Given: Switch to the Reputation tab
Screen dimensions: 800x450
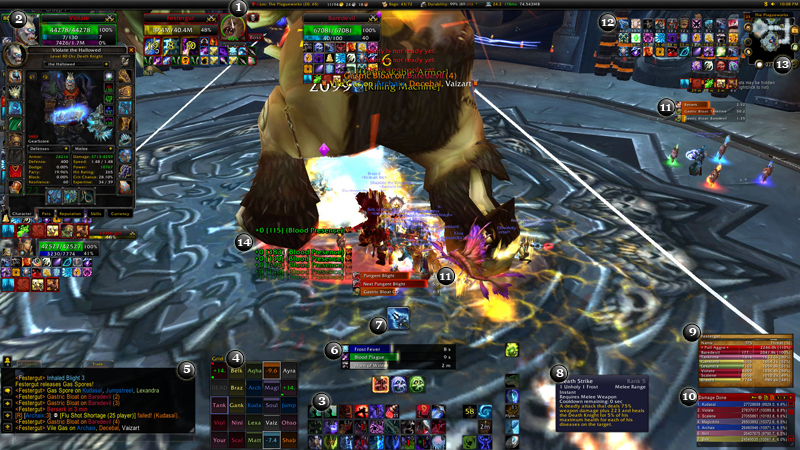Looking at the screenshot, I should 70,213.
